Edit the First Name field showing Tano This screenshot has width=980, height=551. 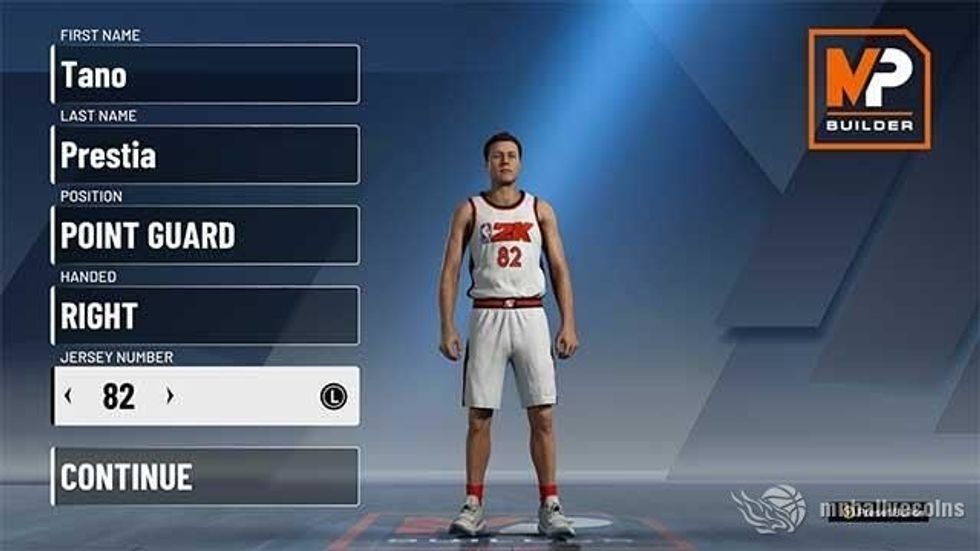205,74
